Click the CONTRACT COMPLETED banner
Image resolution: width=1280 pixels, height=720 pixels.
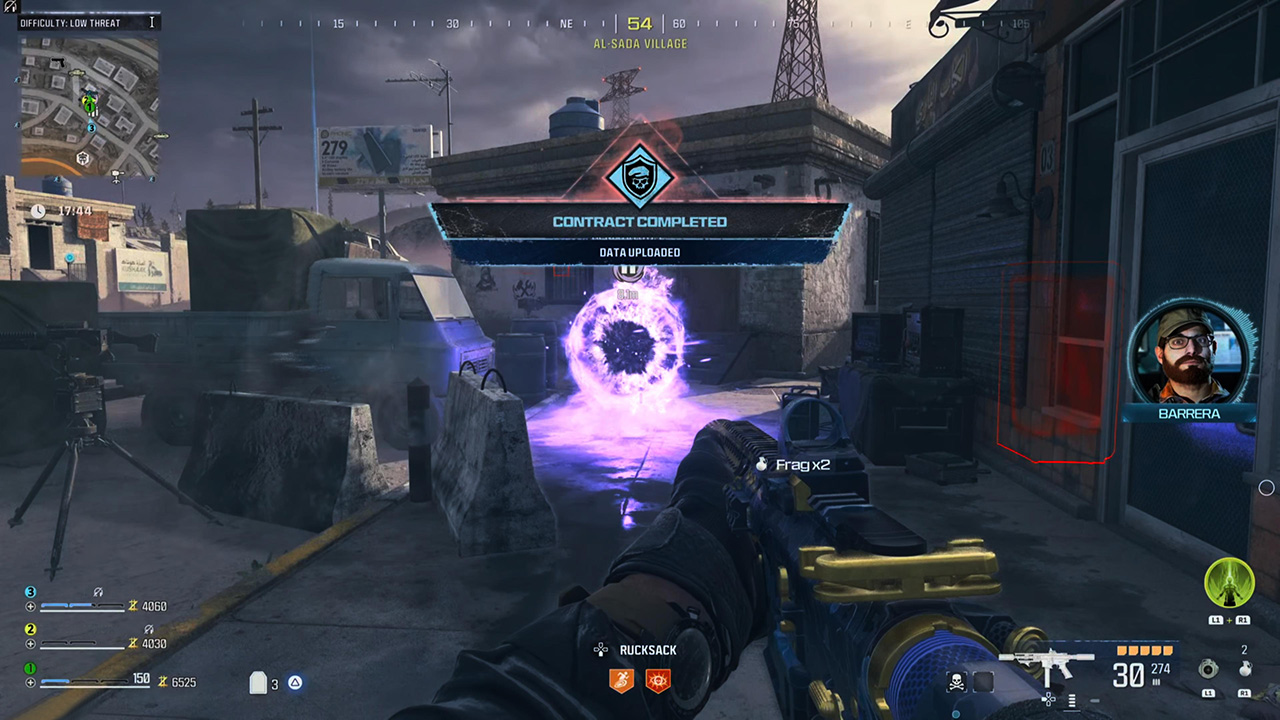[x=639, y=222]
